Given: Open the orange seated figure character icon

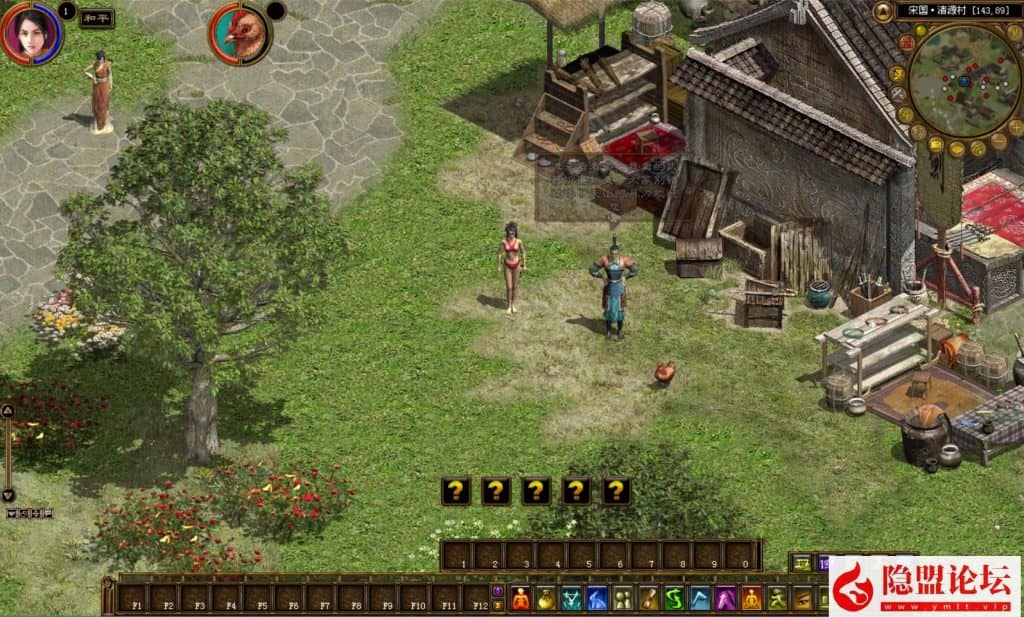Looking at the screenshot, I should coord(521,599).
